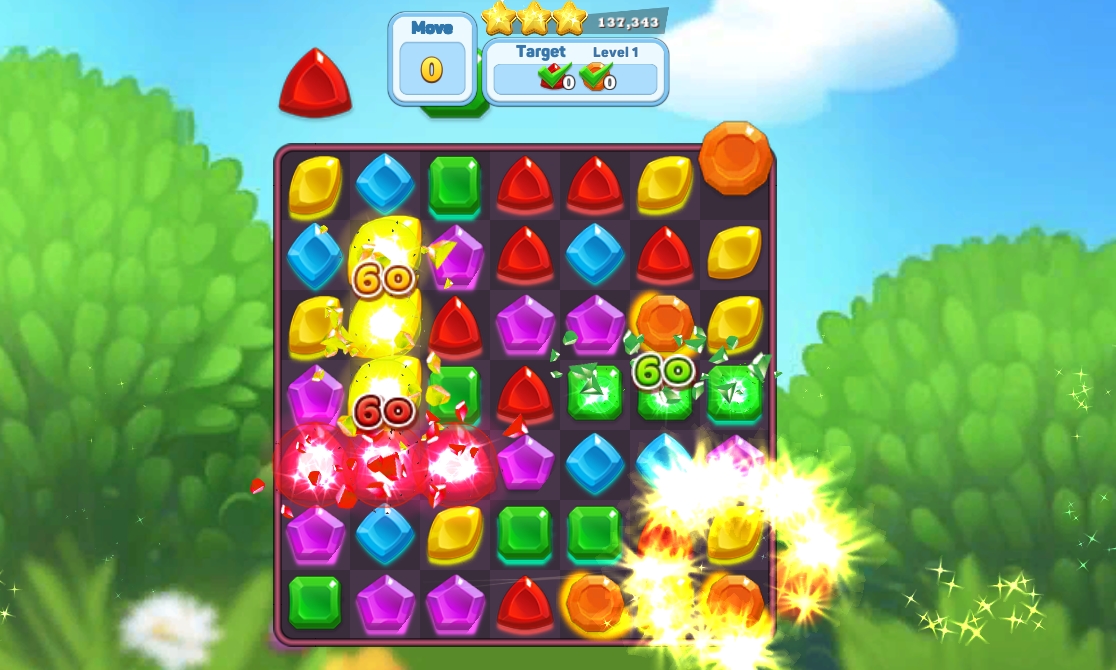This screenshot has width=1116, height=670.
Task: Select the blue gem between purple and yellow gems
Action: [x=385, y=535]
